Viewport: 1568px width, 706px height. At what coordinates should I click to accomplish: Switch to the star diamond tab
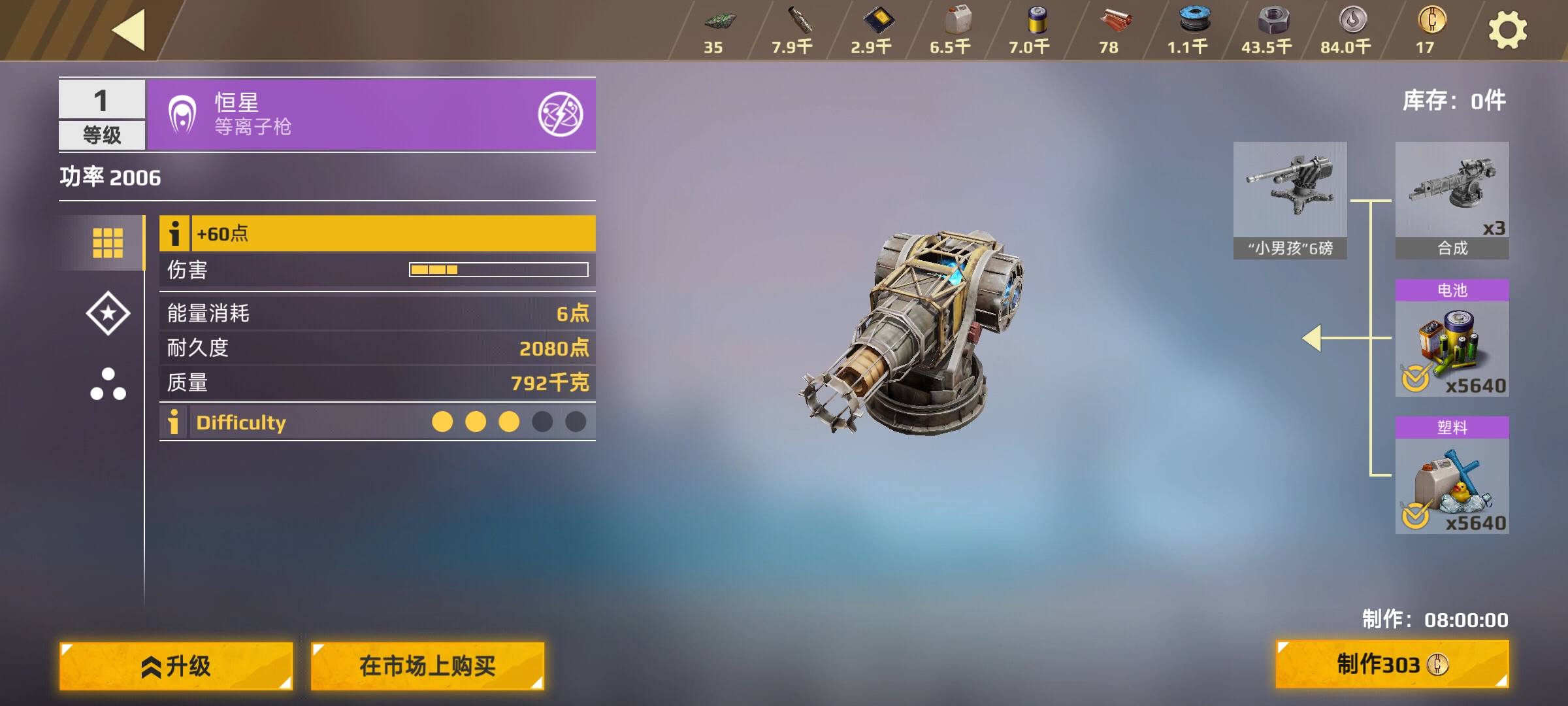[108, 313]
